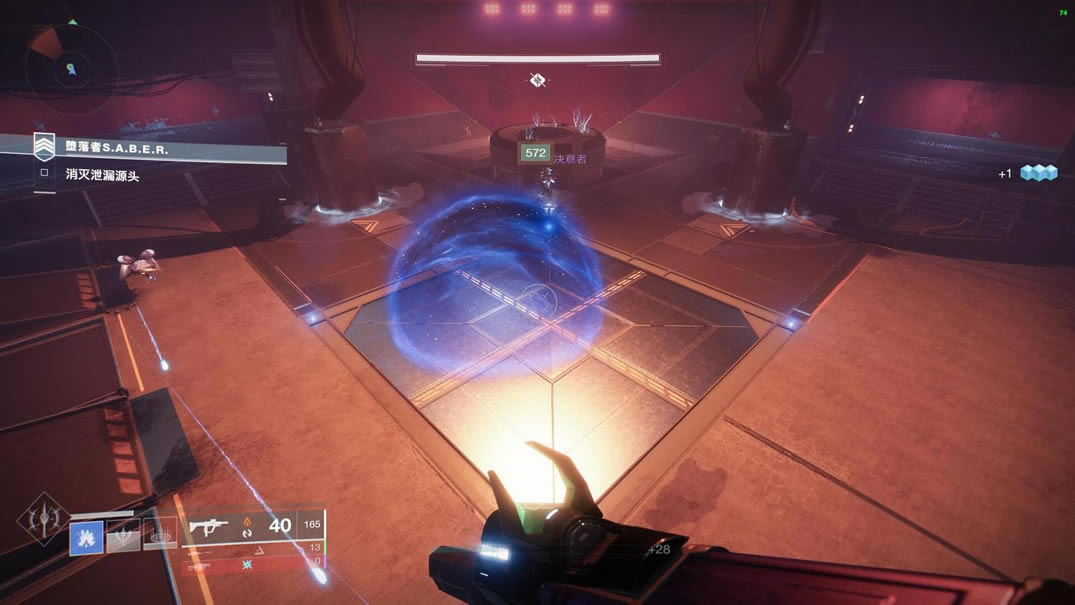Select the equipped auto rifle weapon icon
The height and width of the screenshot is (605, 1075).
(x=209, y=526)
